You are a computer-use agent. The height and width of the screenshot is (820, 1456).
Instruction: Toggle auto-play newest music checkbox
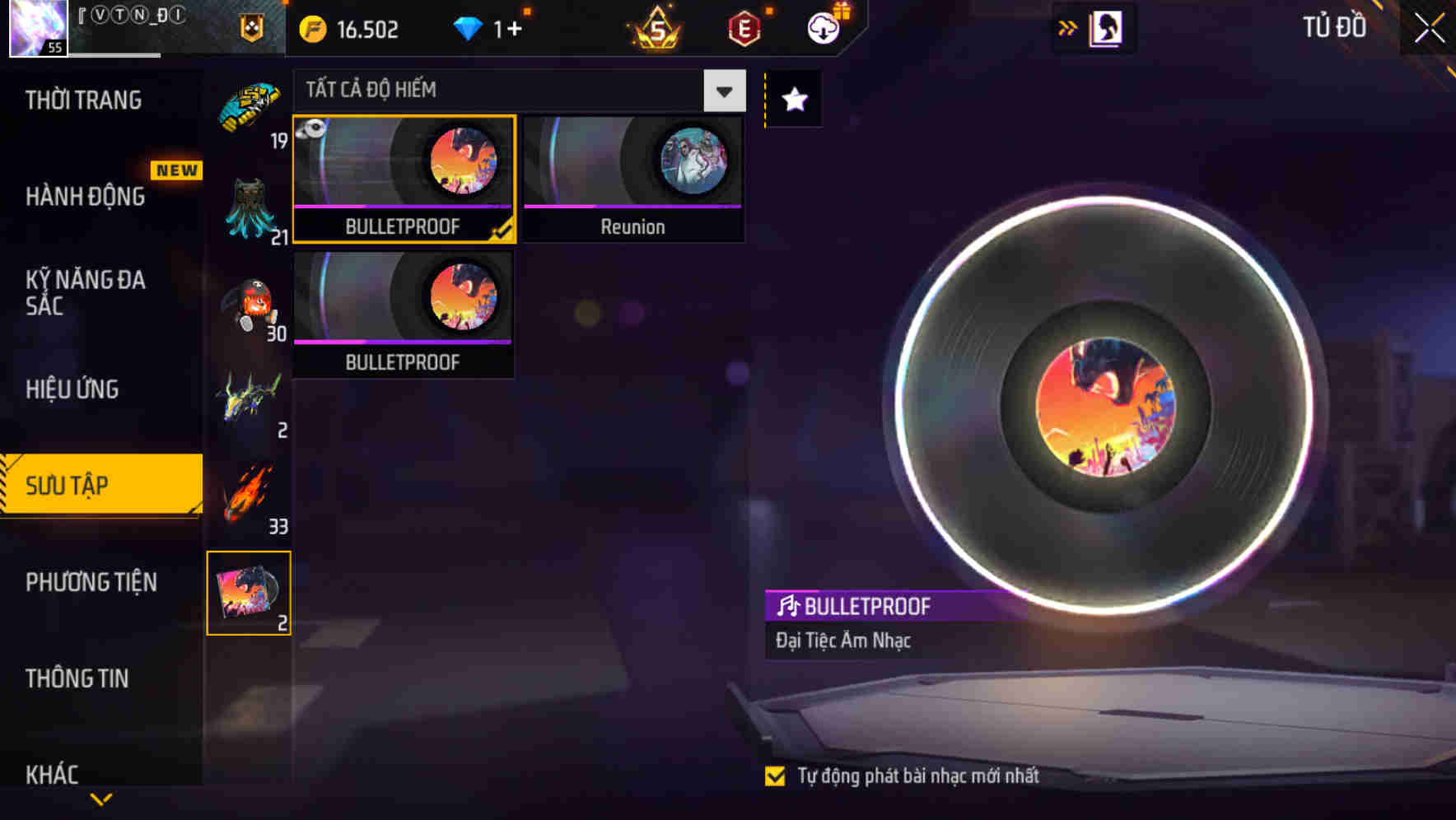coord(775,775)
